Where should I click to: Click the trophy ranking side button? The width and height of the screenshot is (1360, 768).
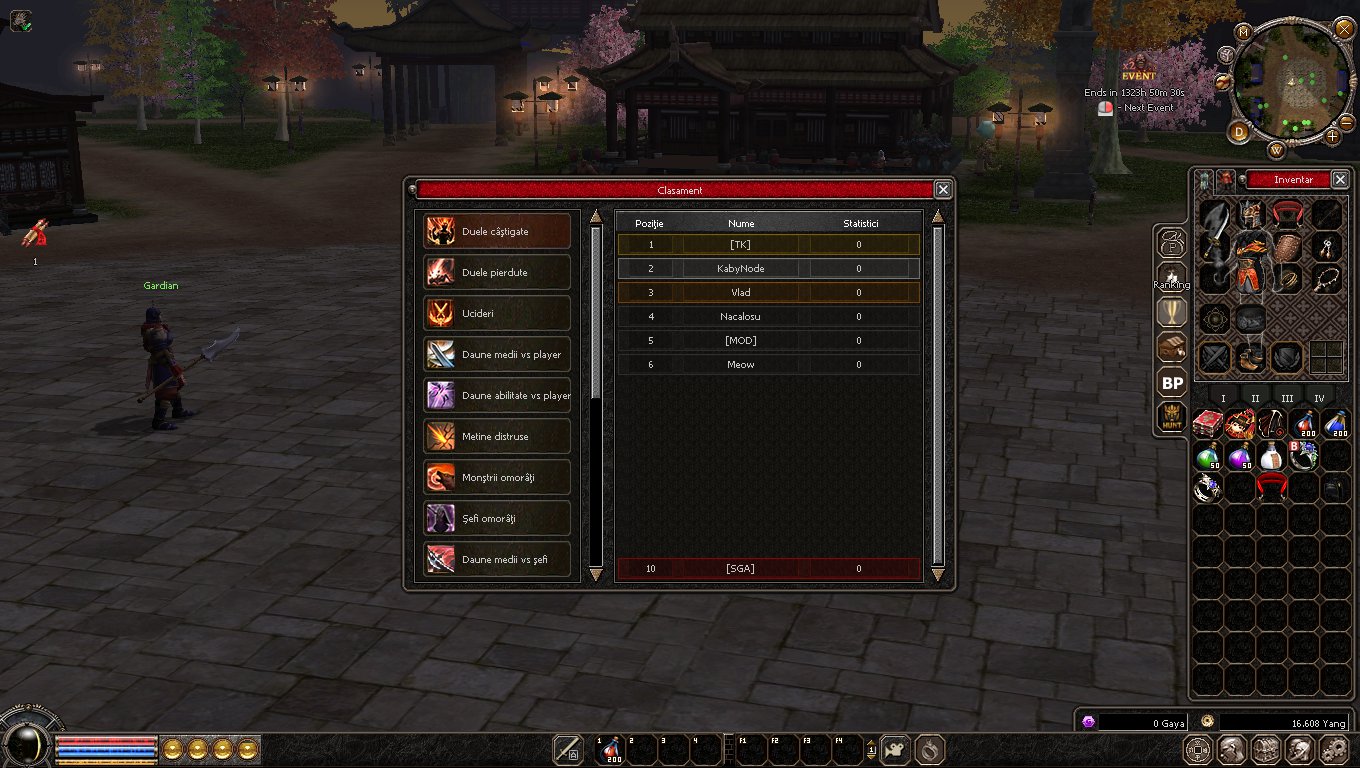click(1172, 313)
